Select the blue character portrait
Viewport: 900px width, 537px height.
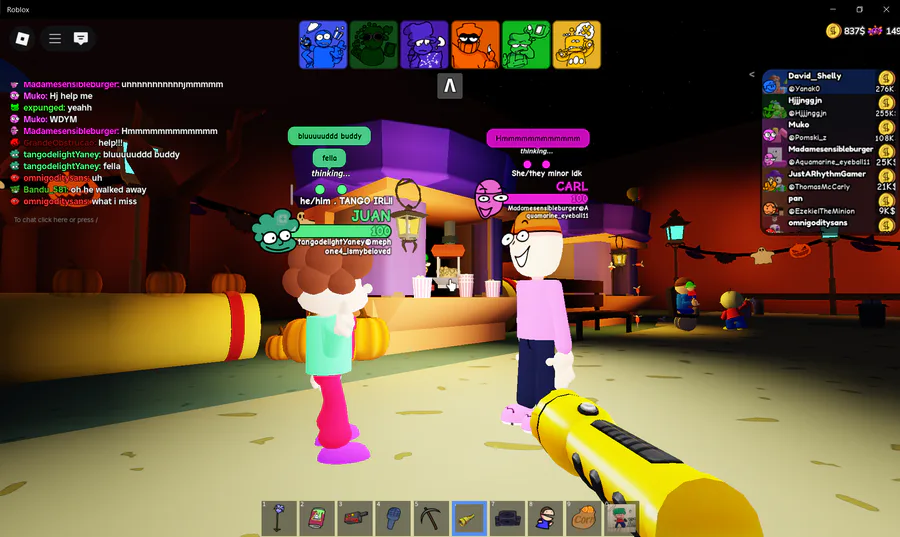[323, 45]
